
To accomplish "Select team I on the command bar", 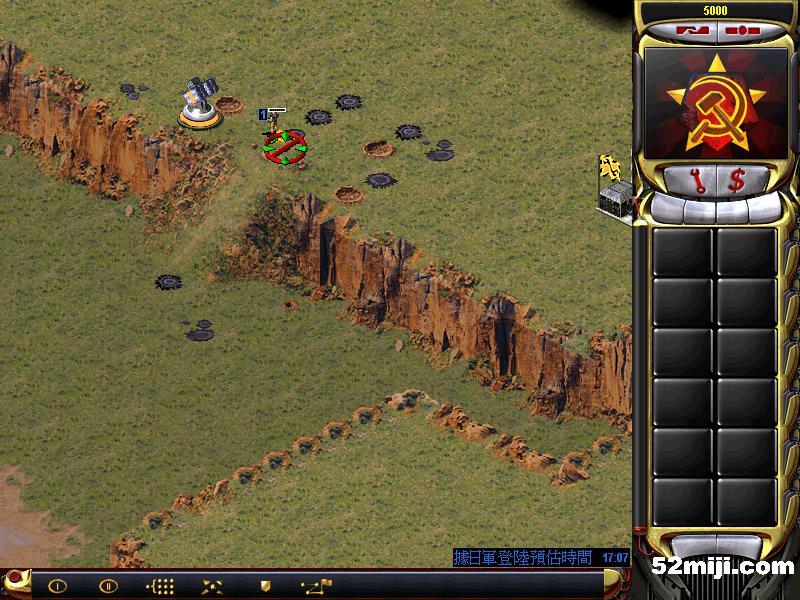I will pyautogui.click(x=57, y=585).
